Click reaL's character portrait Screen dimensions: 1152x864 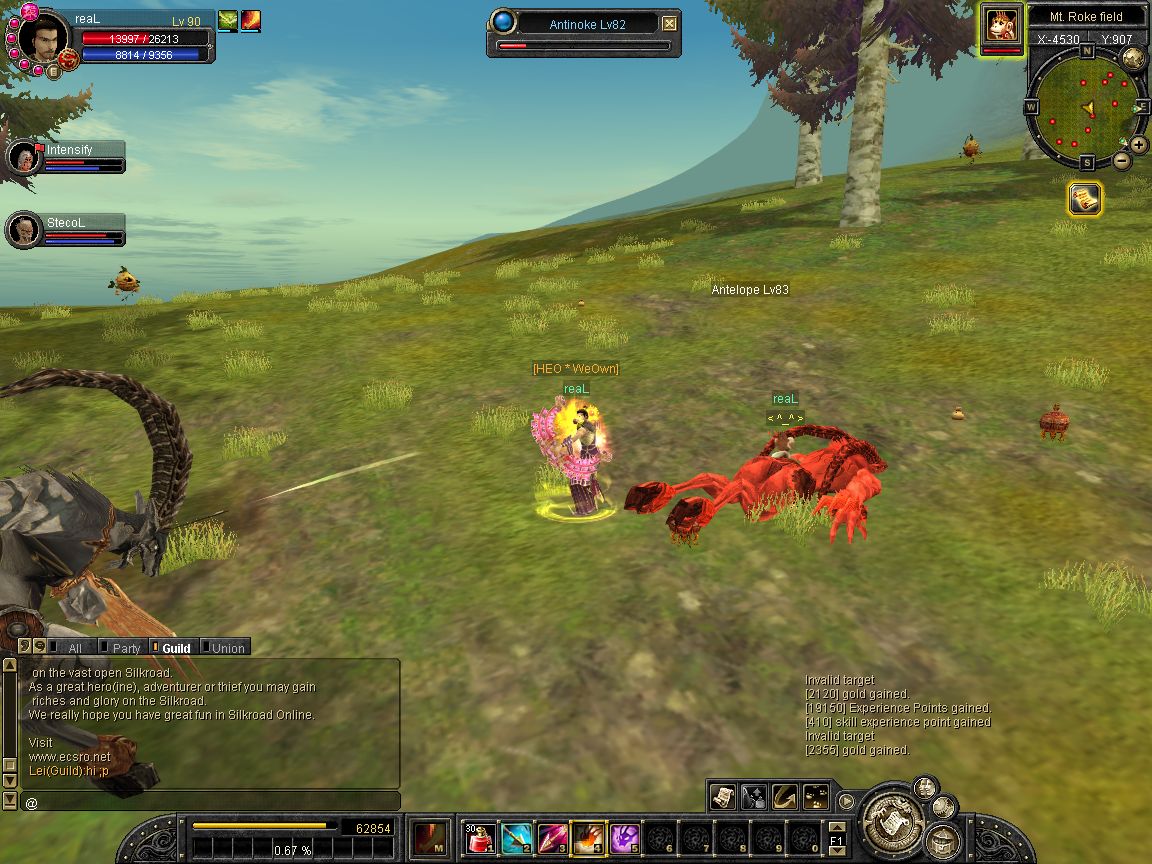pyautogui.click(x=42, y=38)
